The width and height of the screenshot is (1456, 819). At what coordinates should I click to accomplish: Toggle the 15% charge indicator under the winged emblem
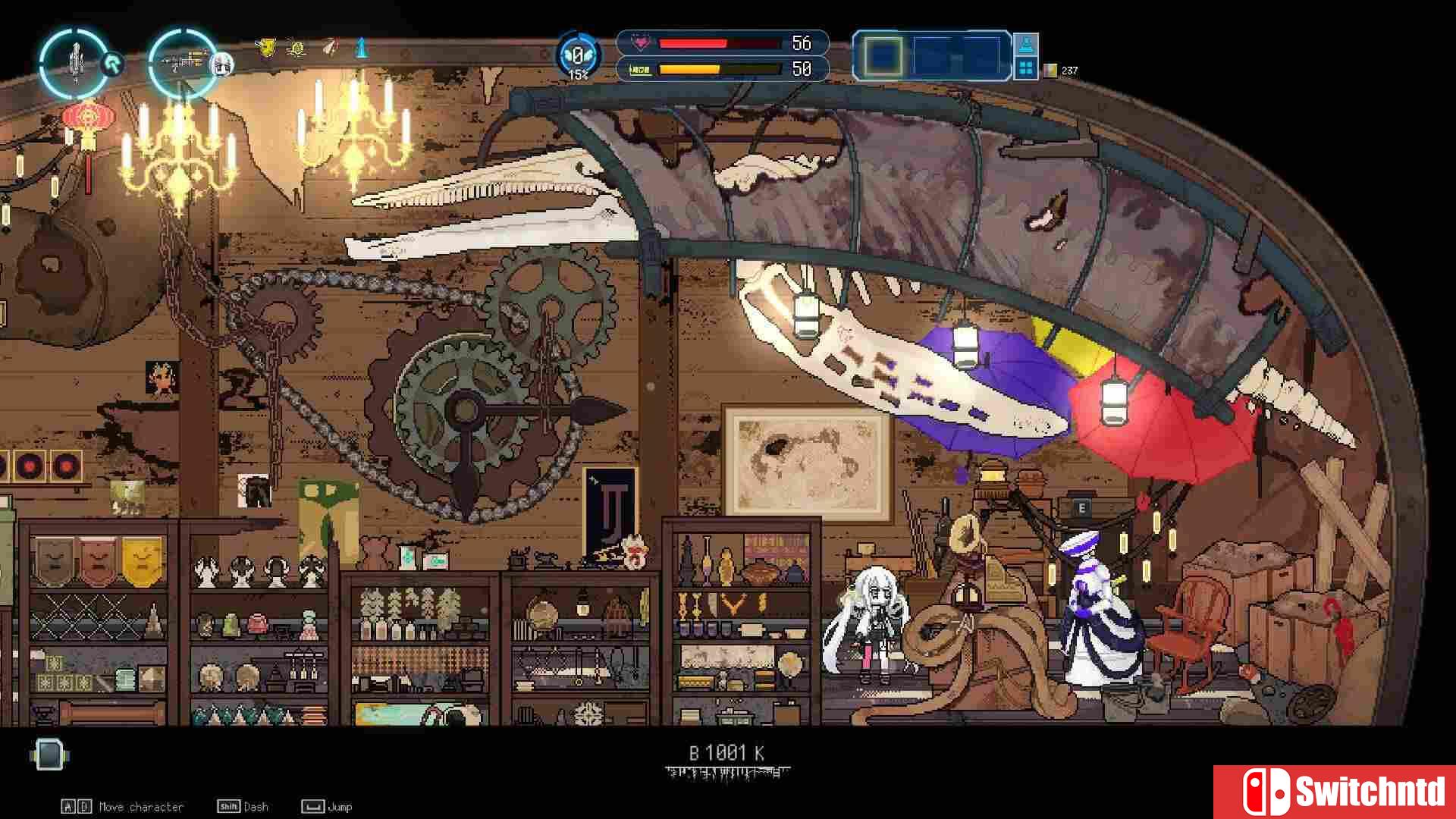[578, 74]
